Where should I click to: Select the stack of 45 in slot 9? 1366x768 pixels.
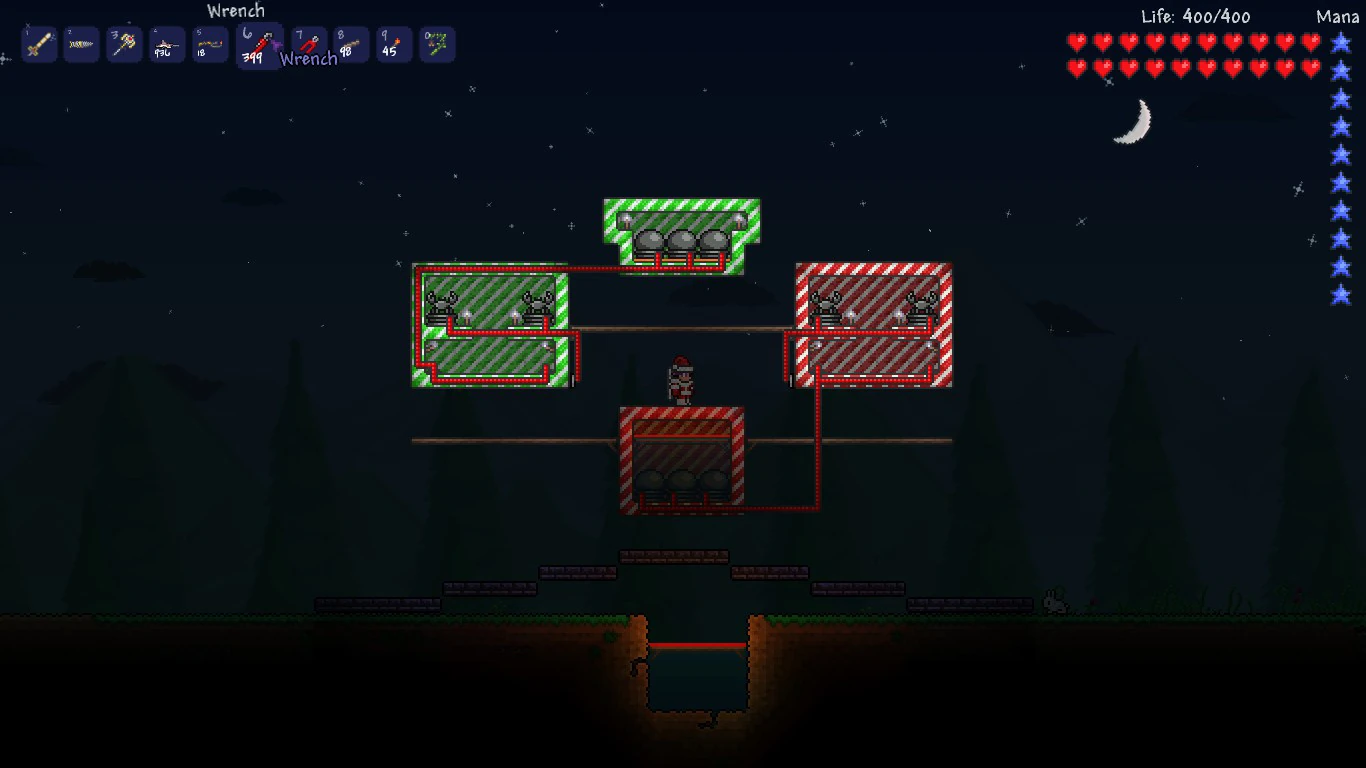(x=393, y=44)
